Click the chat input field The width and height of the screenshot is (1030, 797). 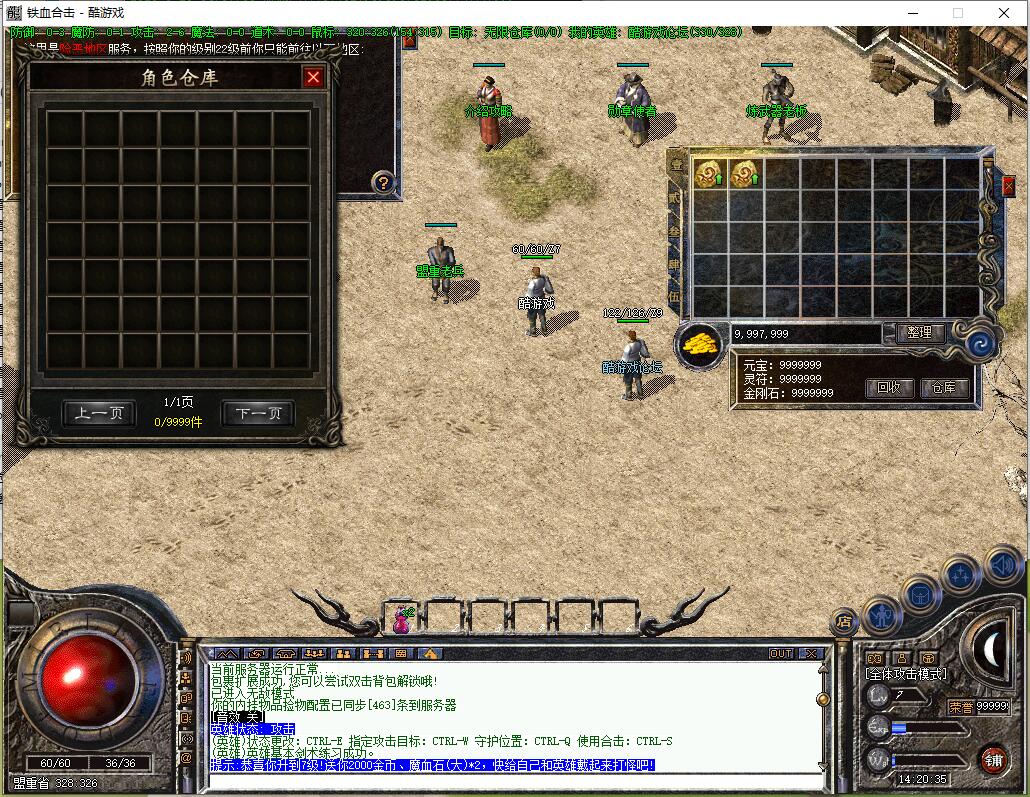click(x=510, y=780)
